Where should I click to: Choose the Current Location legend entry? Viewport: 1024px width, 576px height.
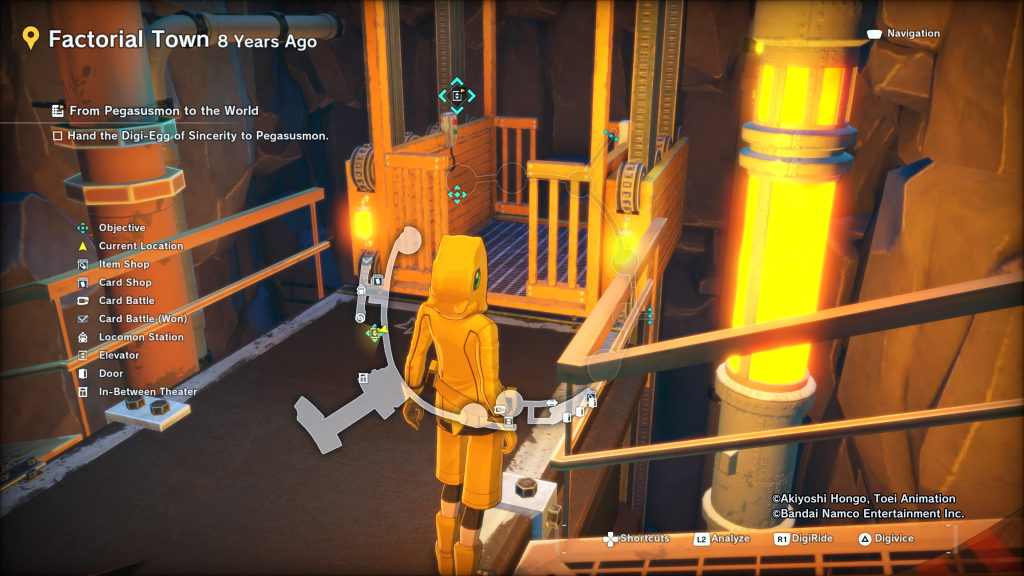[x=140, y=246]
